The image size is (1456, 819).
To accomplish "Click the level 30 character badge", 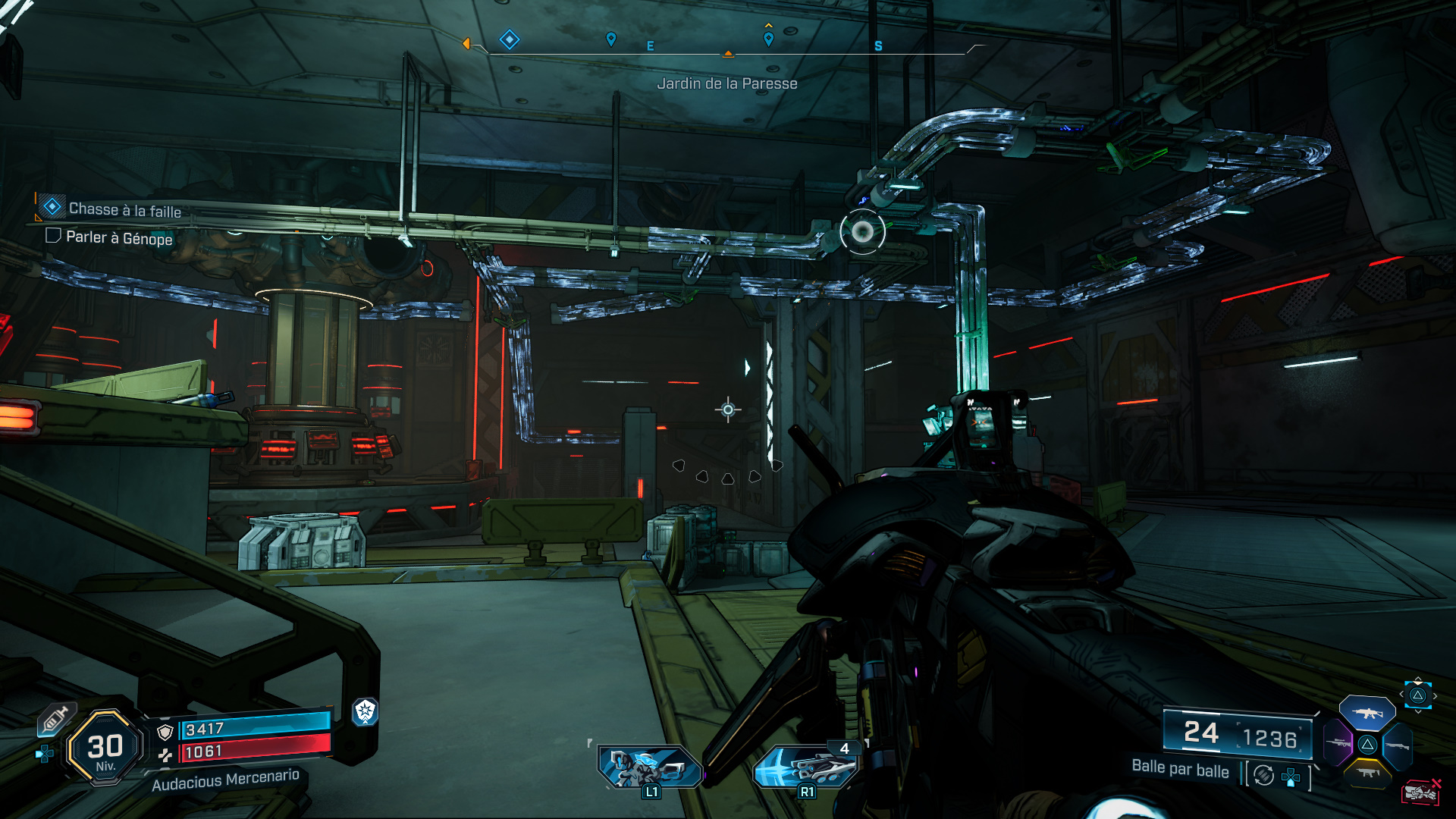I will tap(105, 748).
